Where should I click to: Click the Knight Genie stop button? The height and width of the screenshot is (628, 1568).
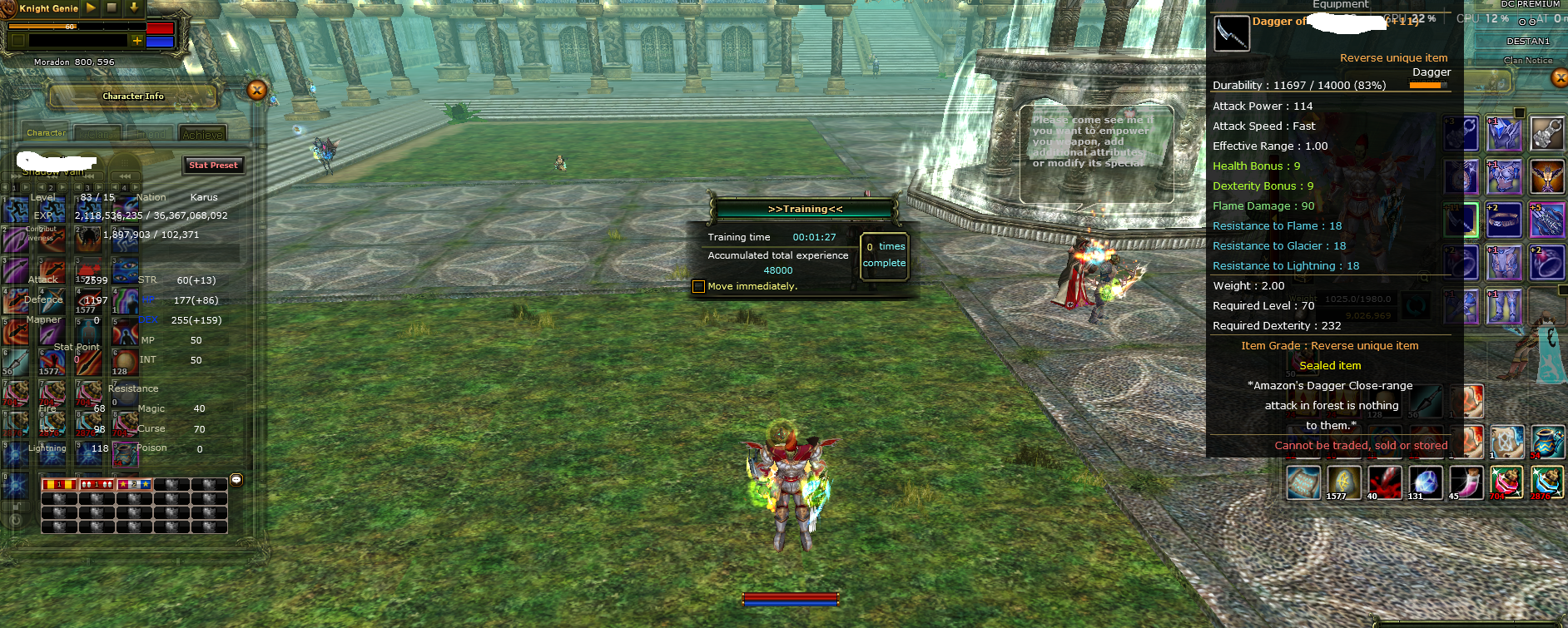[x=110, y=8]
